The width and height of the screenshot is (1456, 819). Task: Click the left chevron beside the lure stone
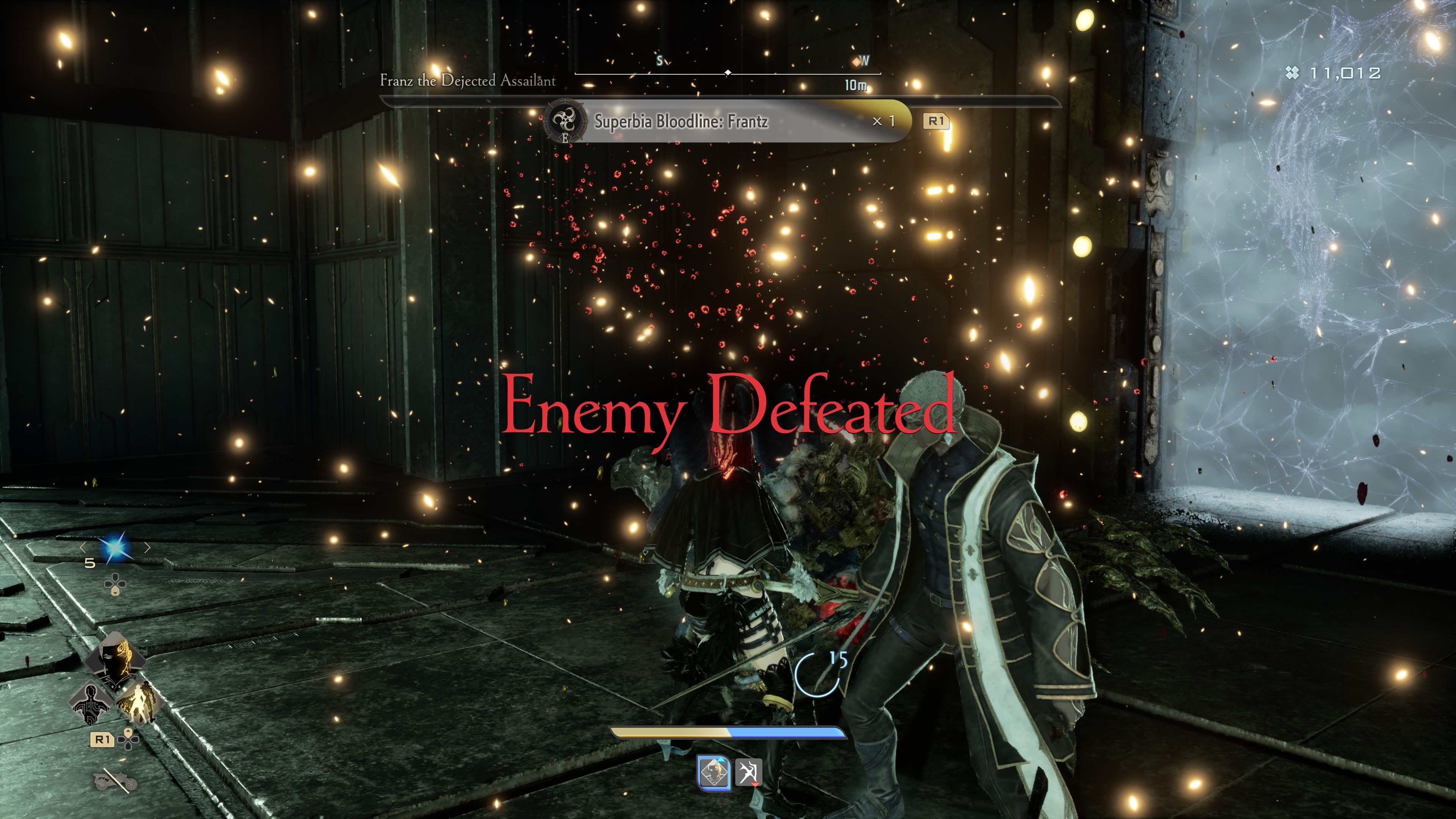[83, 548]
